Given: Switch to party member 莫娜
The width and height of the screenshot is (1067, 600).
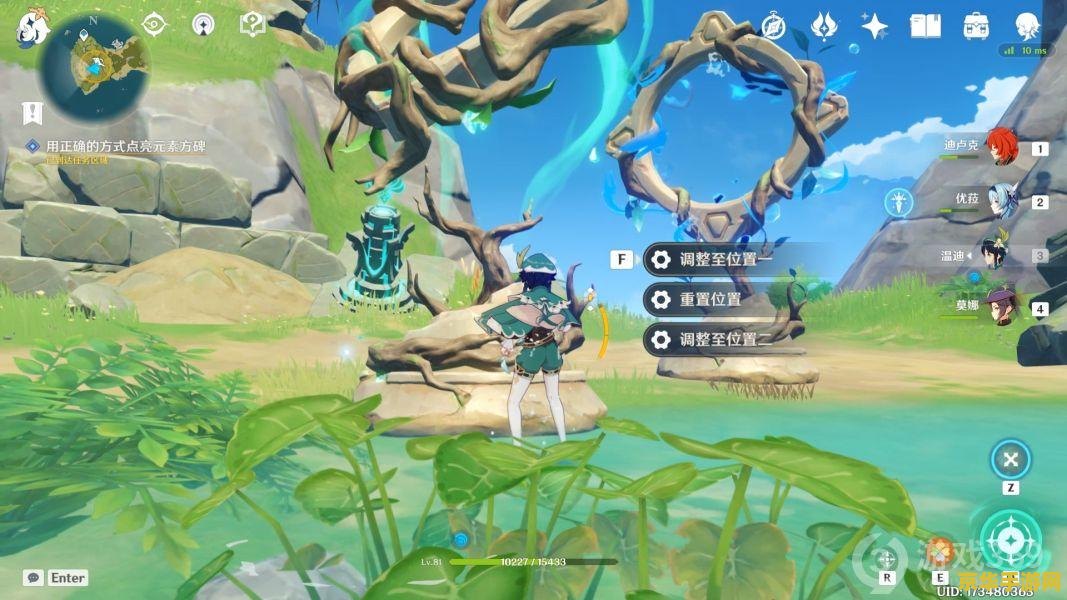Looking at the screenshot, I should click(x=1001, y=306).
